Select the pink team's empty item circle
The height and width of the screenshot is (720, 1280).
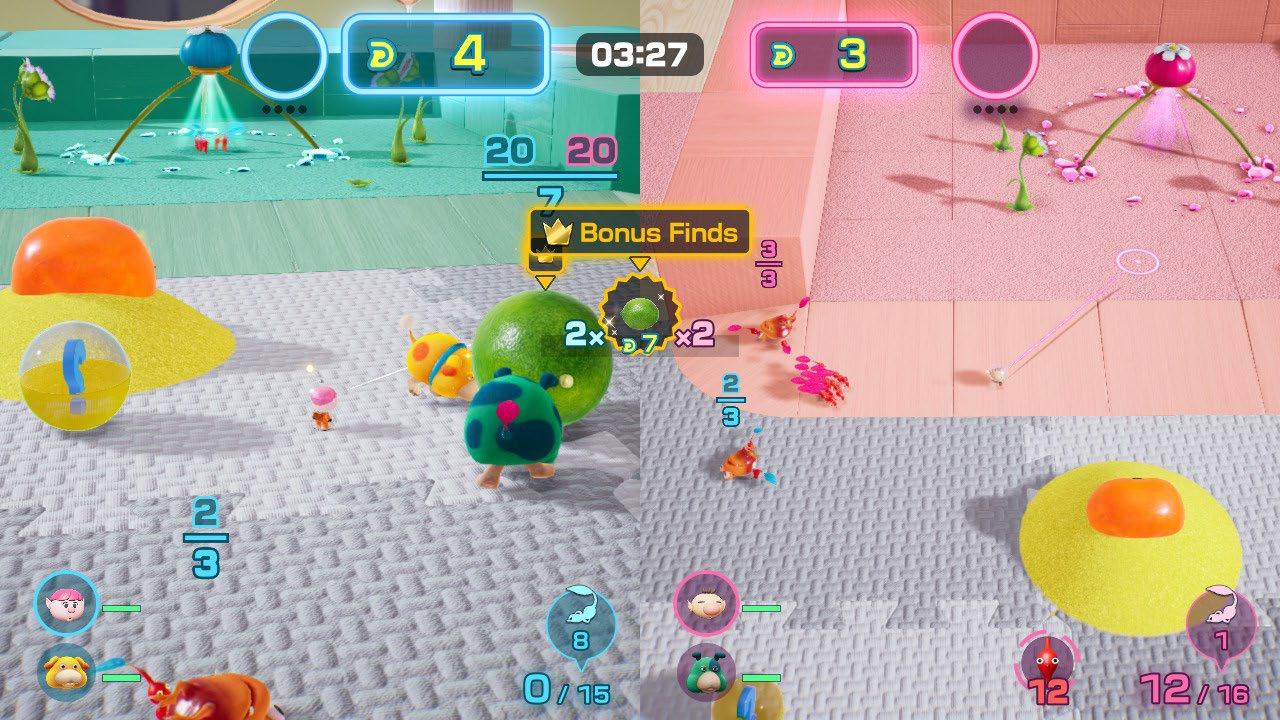coord(994,55)
